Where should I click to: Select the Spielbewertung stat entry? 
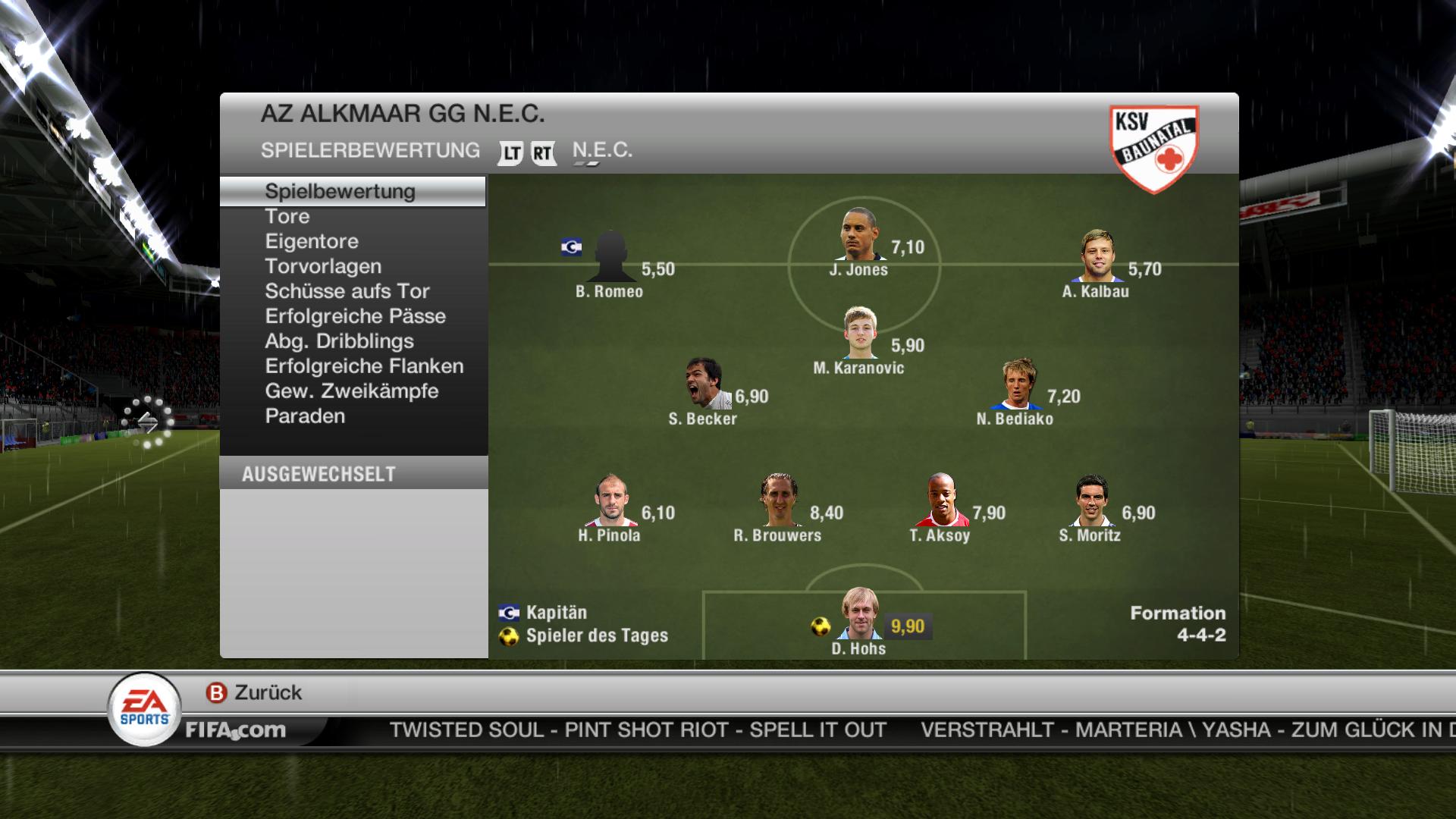[340, 191]
